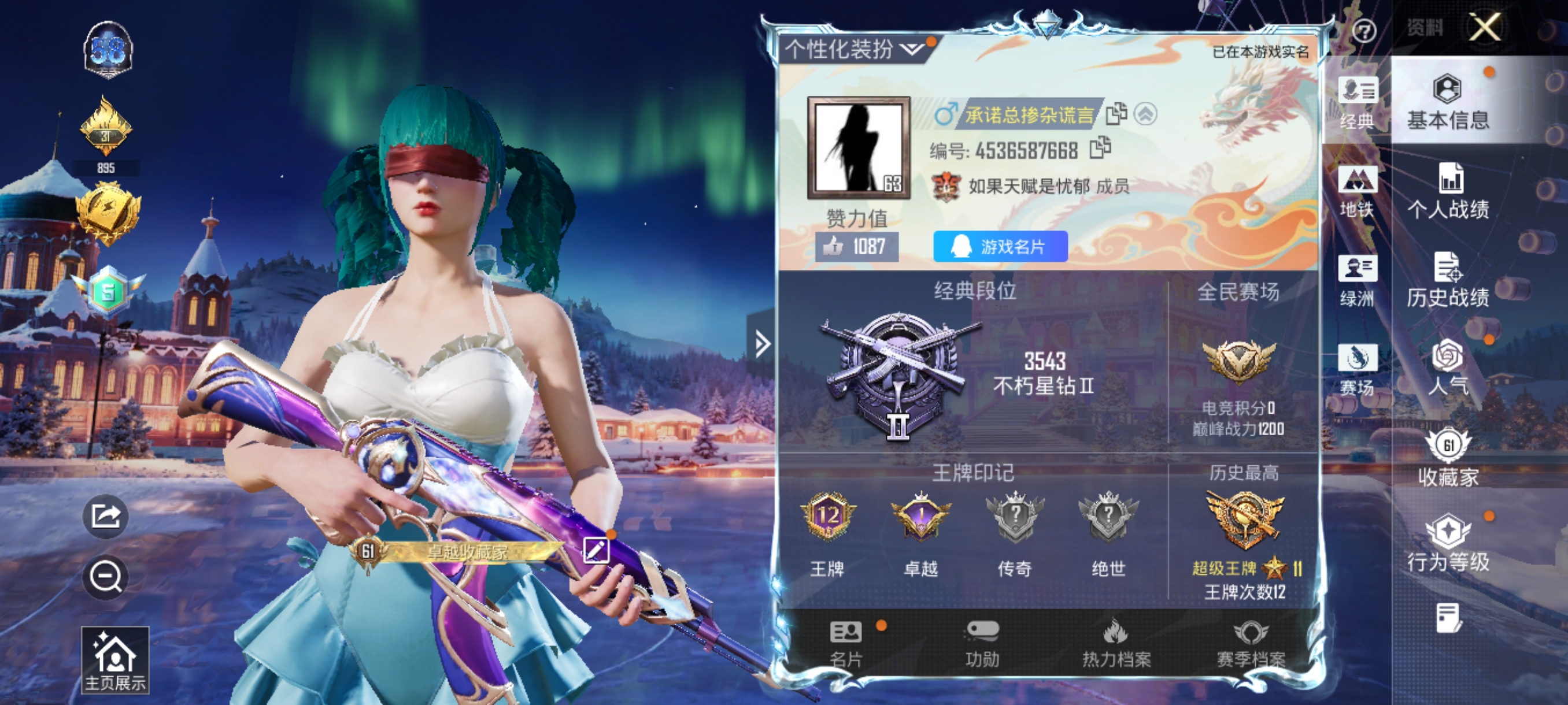Open the 名片 card tab at bottom
The image size is (1568, 705).
click(846, 644)
